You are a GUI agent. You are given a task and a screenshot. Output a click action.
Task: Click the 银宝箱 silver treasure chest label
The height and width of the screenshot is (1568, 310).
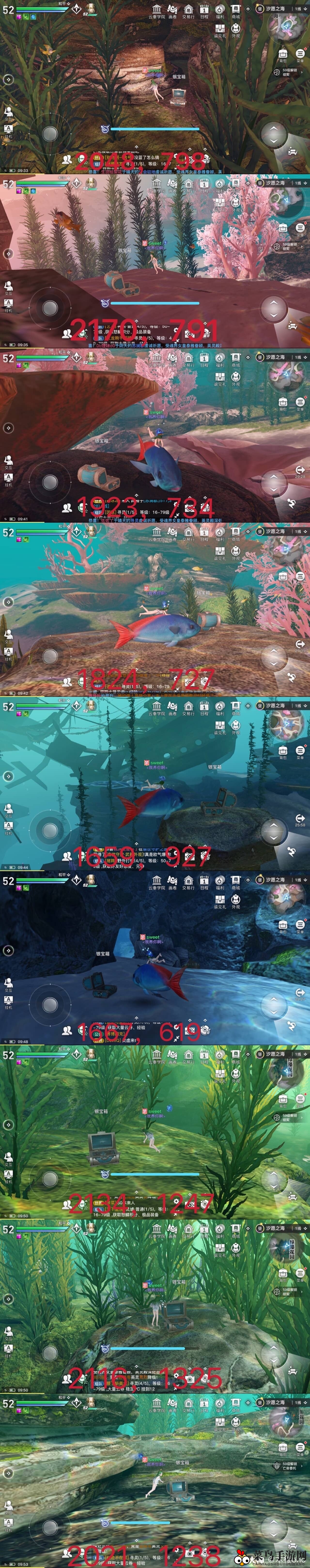point(178,77)
